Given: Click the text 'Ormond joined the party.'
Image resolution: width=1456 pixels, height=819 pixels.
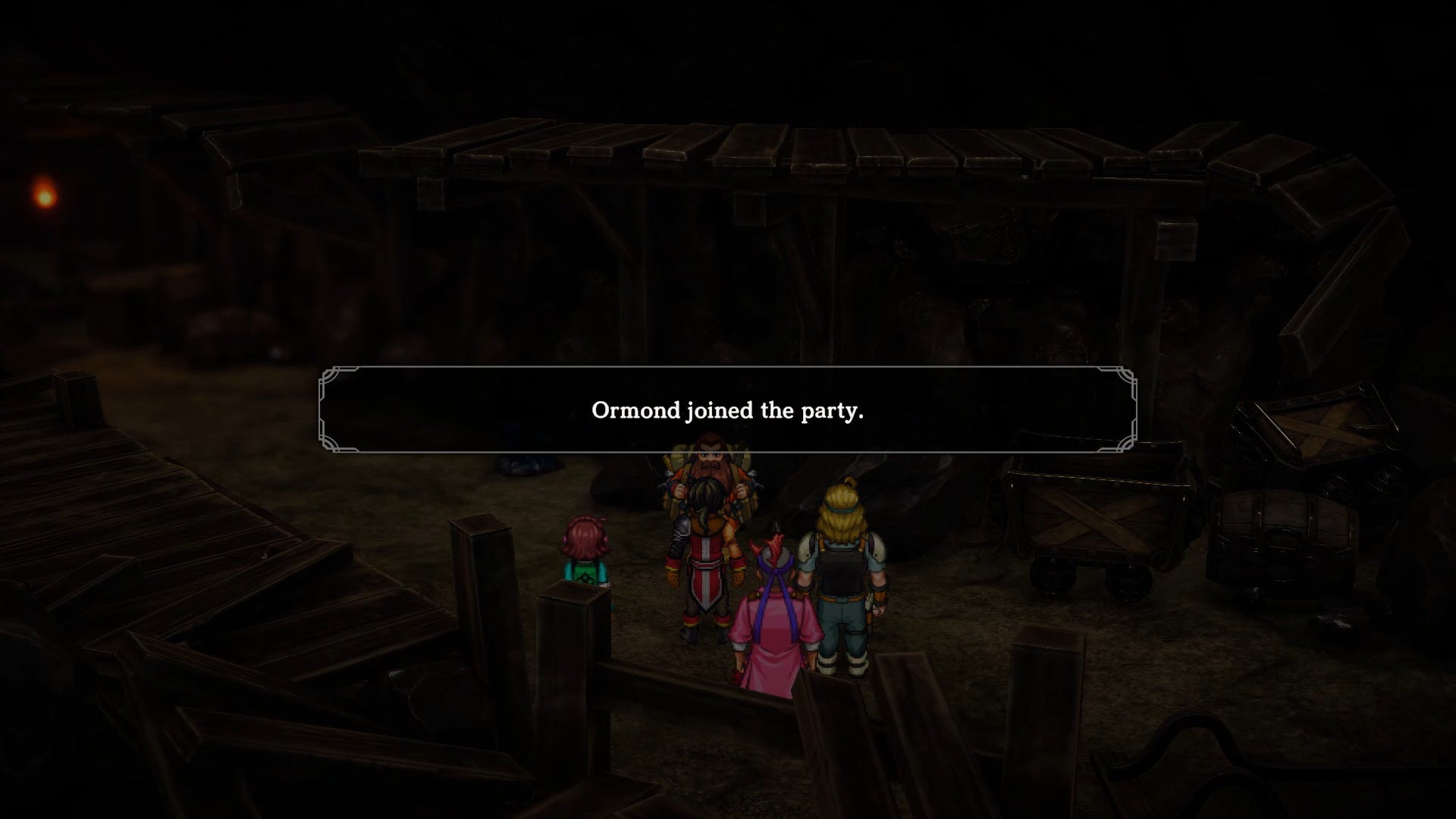Looking at the screenshot, I should point(726,410).
